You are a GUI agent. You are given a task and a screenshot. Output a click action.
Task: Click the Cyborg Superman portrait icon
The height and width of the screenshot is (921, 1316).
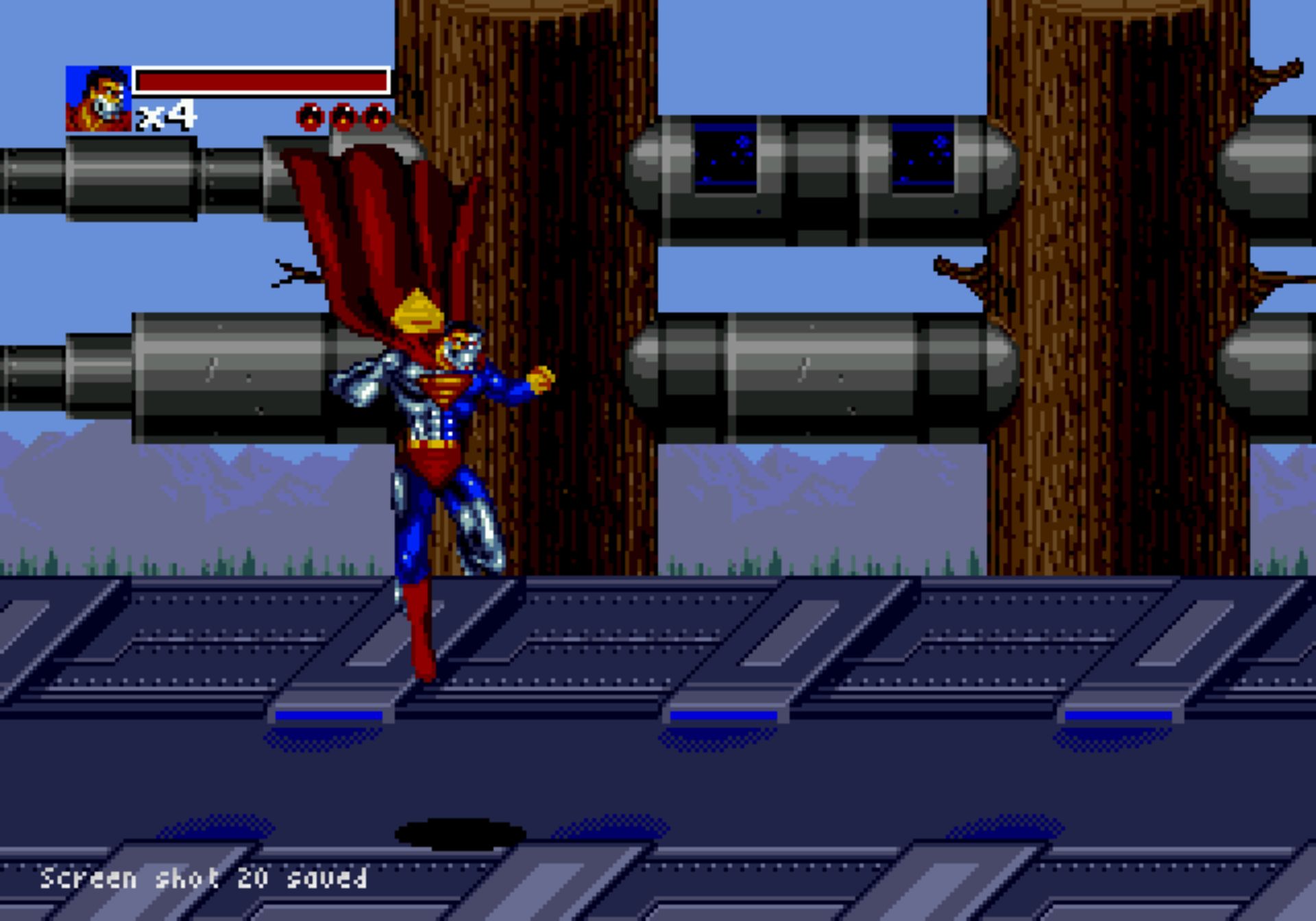pyautogui.click(x=98, y=99)
